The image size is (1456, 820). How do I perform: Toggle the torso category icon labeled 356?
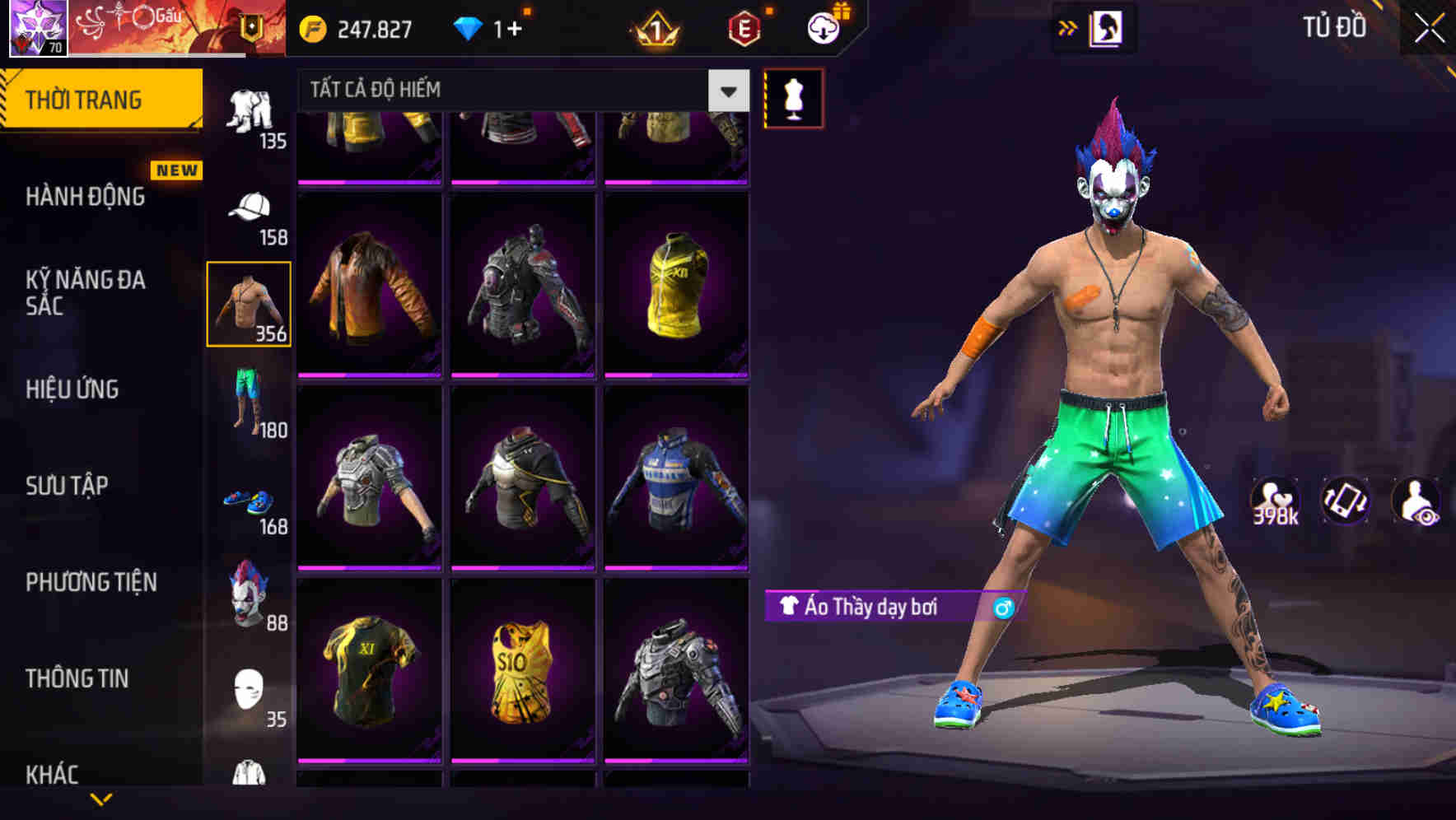click(x=250, y=303)
